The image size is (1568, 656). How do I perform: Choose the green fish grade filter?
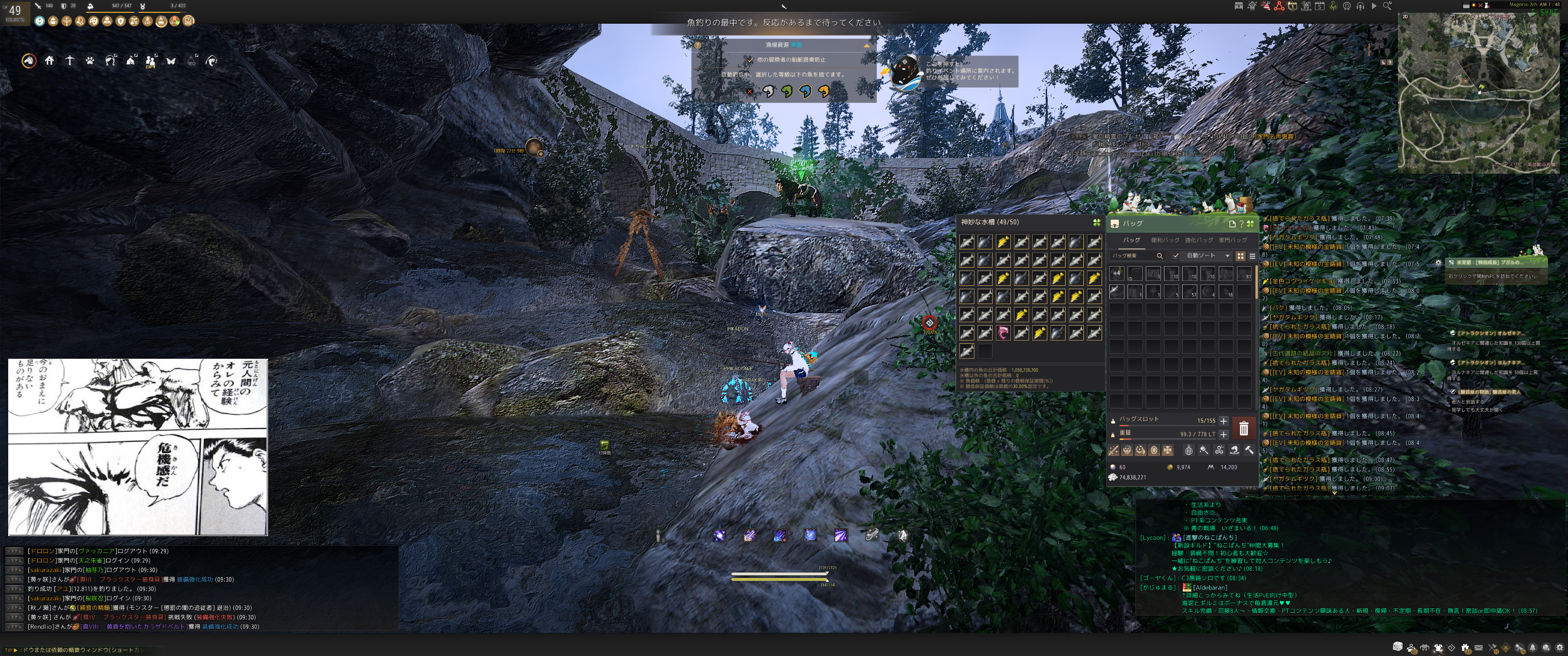tap(787, 91)
